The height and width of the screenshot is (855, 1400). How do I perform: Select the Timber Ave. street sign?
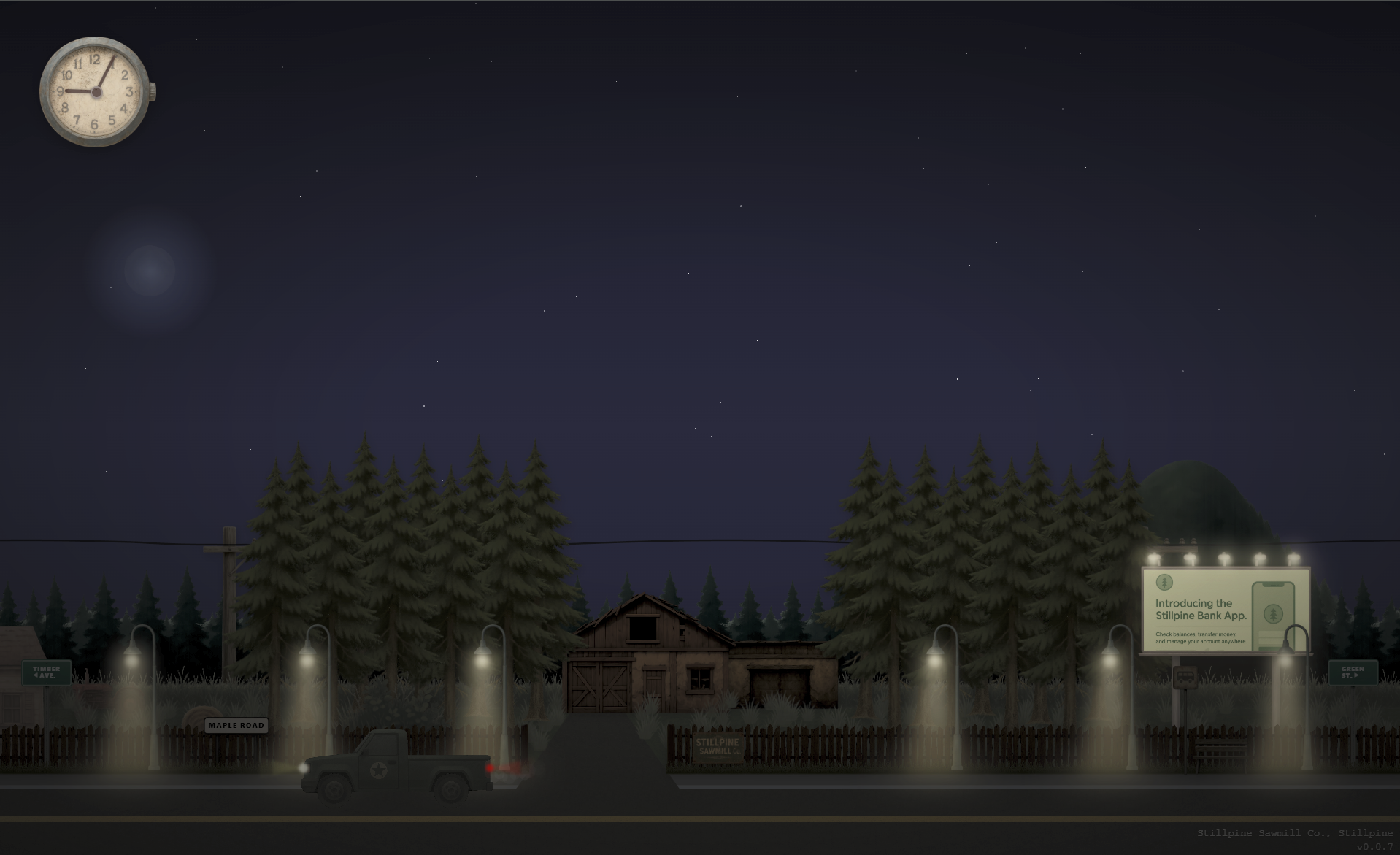coord(47,672)
